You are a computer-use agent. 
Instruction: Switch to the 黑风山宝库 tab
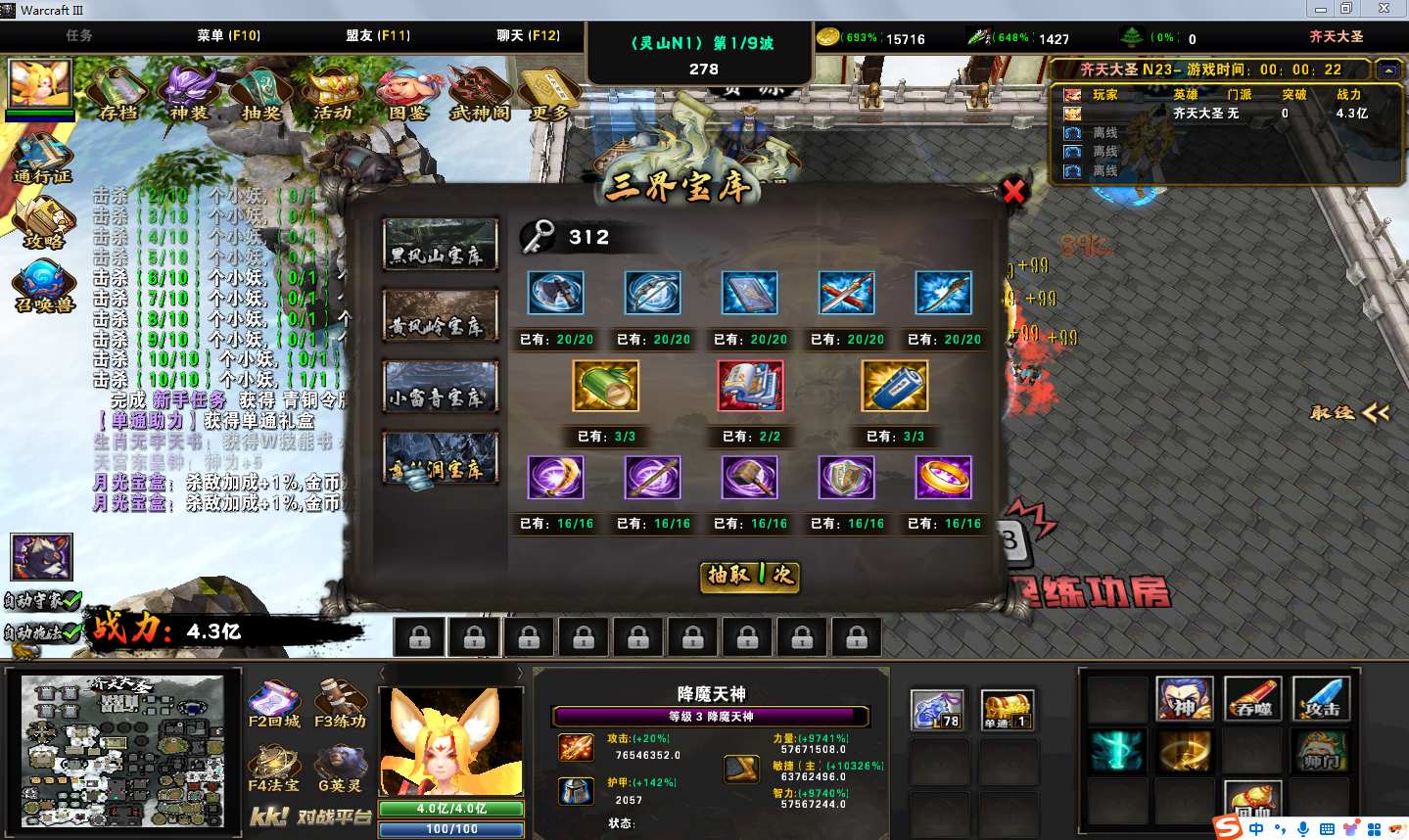coord(440,245)
